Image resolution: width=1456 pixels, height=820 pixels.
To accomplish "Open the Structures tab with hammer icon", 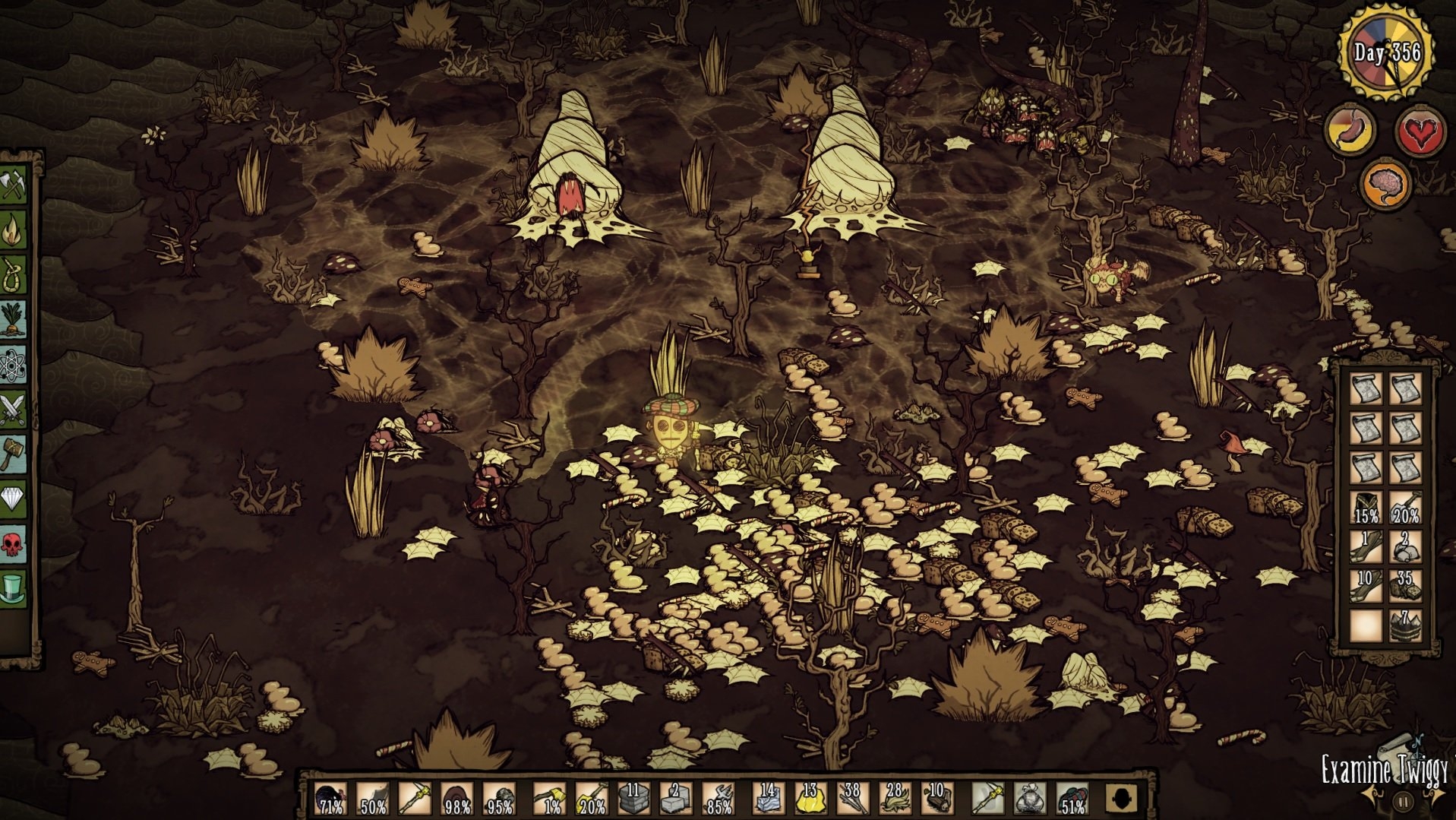I will 13,454.
